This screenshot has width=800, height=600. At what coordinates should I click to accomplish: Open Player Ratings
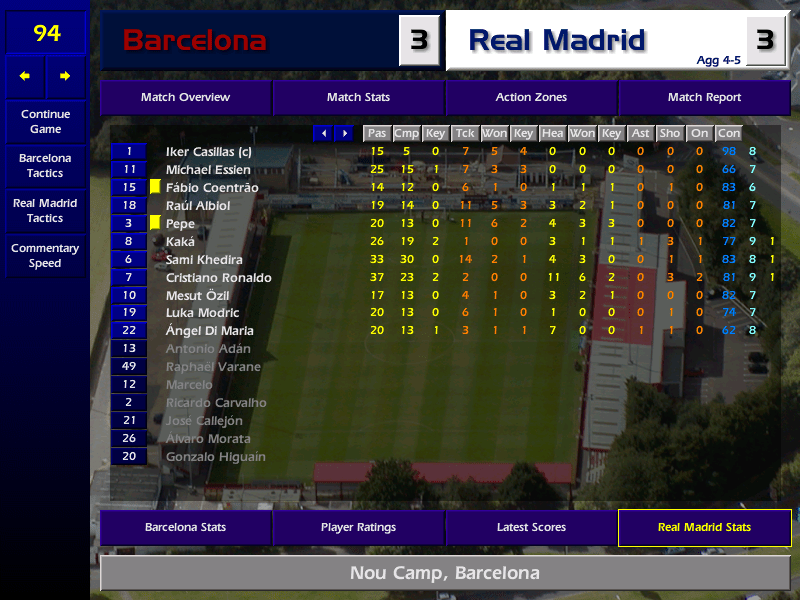click(x=358, y=527)
